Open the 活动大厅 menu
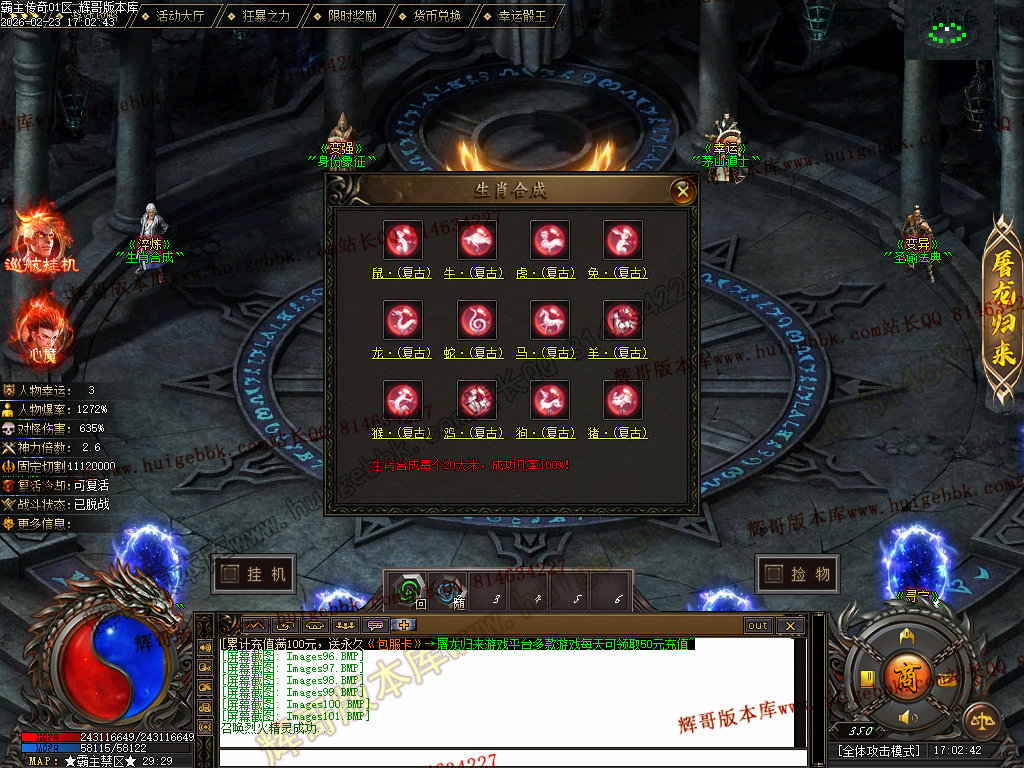1024x768 pixels. [180, 16]
